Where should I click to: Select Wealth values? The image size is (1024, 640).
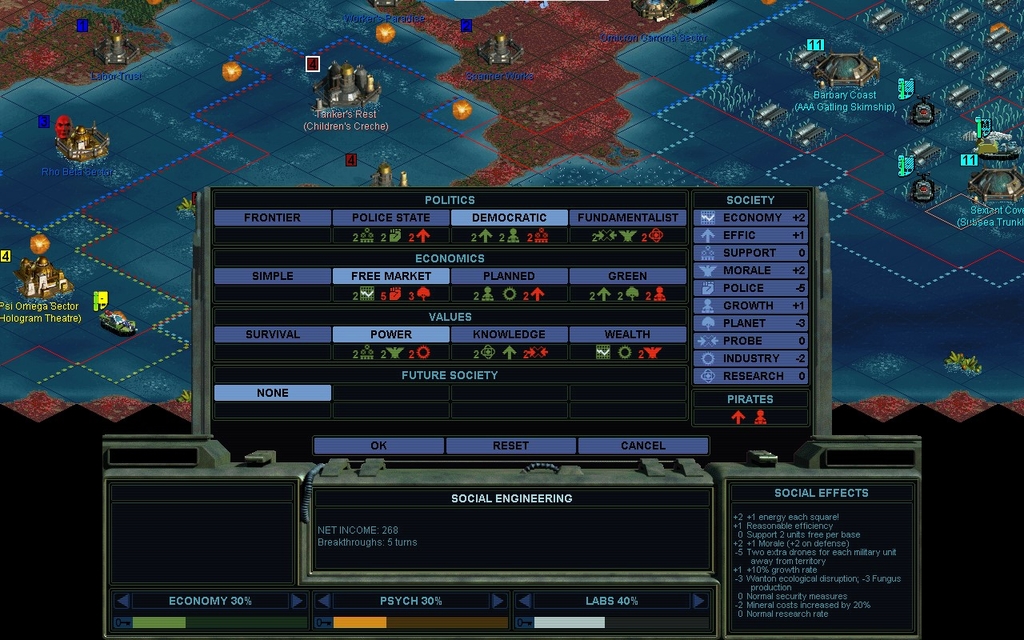(x=628, y=335)
